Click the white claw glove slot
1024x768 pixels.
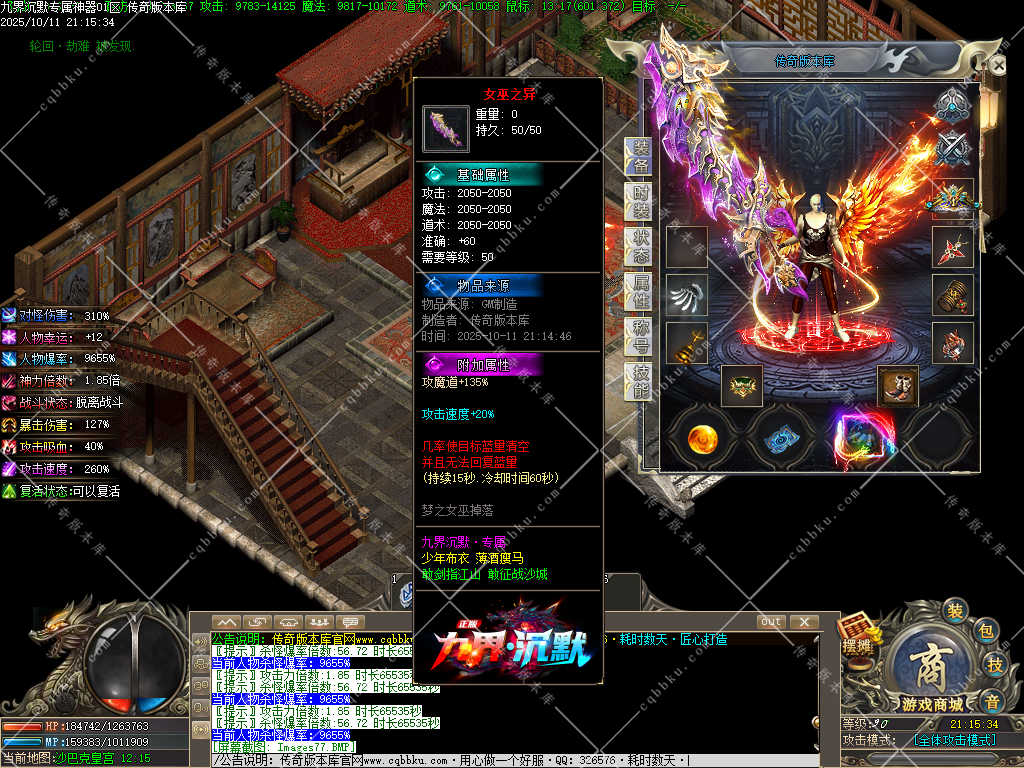tap(687, 295)
